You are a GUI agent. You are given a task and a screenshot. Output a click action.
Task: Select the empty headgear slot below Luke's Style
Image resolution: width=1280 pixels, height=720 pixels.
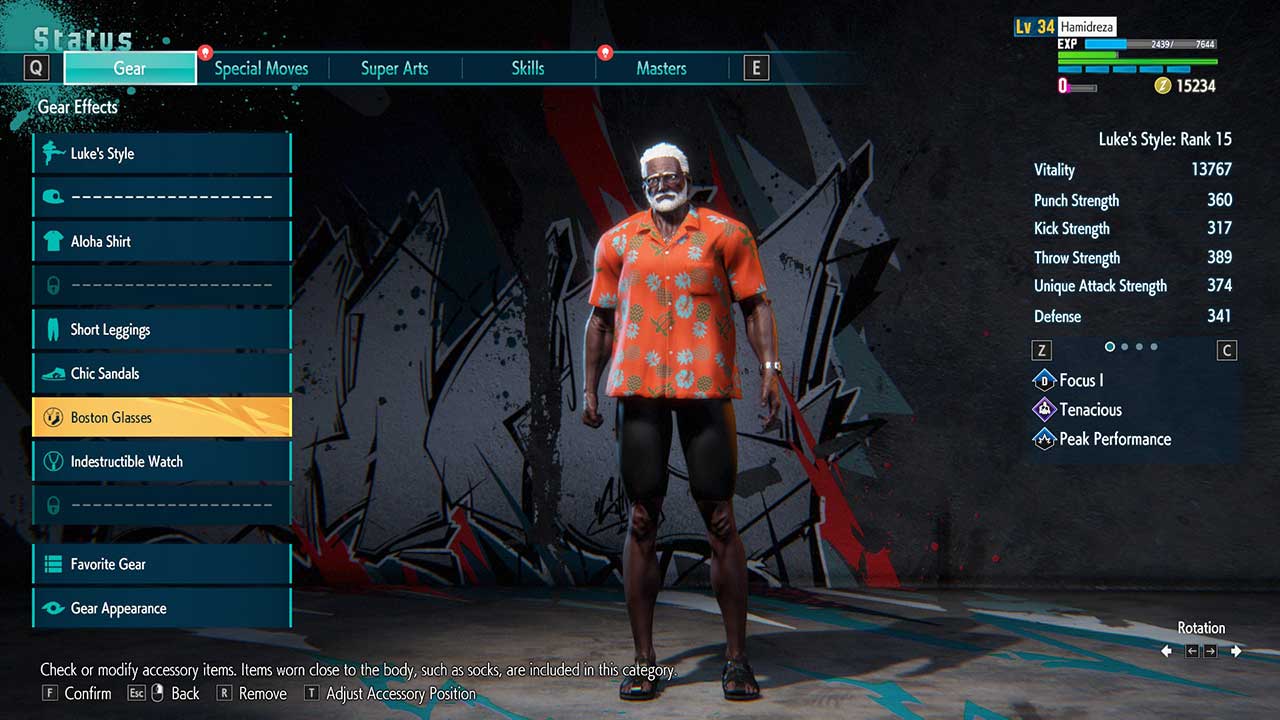click(162, 197)
